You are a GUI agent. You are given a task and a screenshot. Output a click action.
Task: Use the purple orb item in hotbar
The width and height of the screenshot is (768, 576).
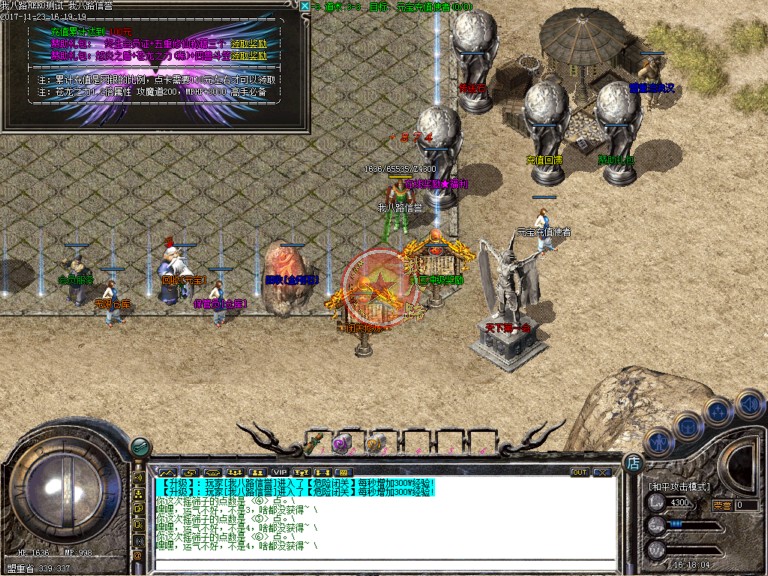click(x=341, y=444)
